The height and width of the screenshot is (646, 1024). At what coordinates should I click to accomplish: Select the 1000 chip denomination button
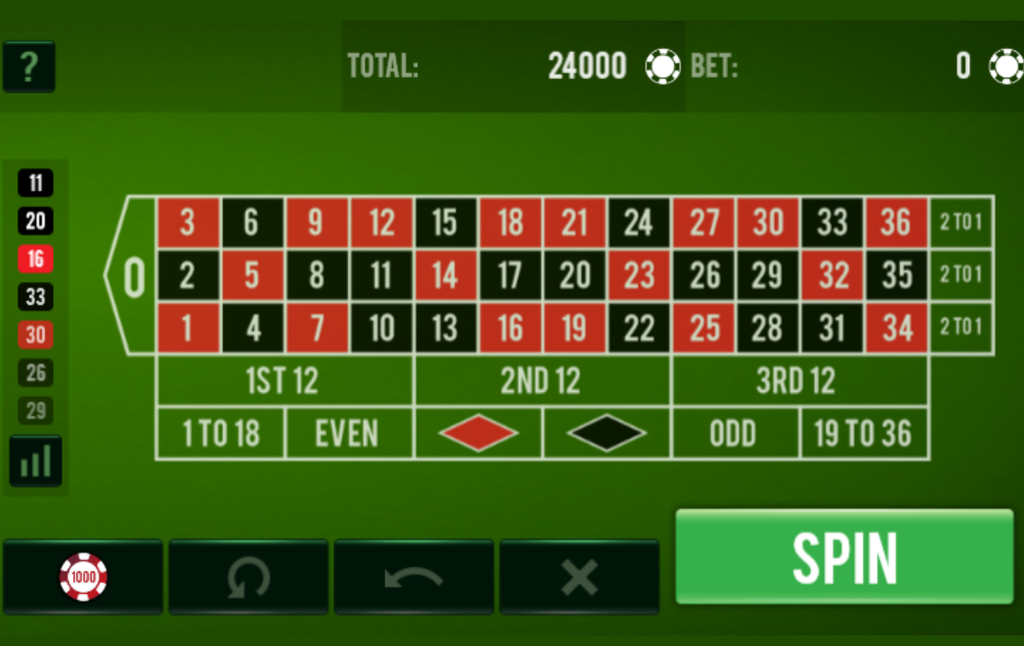tap(83, 577)
